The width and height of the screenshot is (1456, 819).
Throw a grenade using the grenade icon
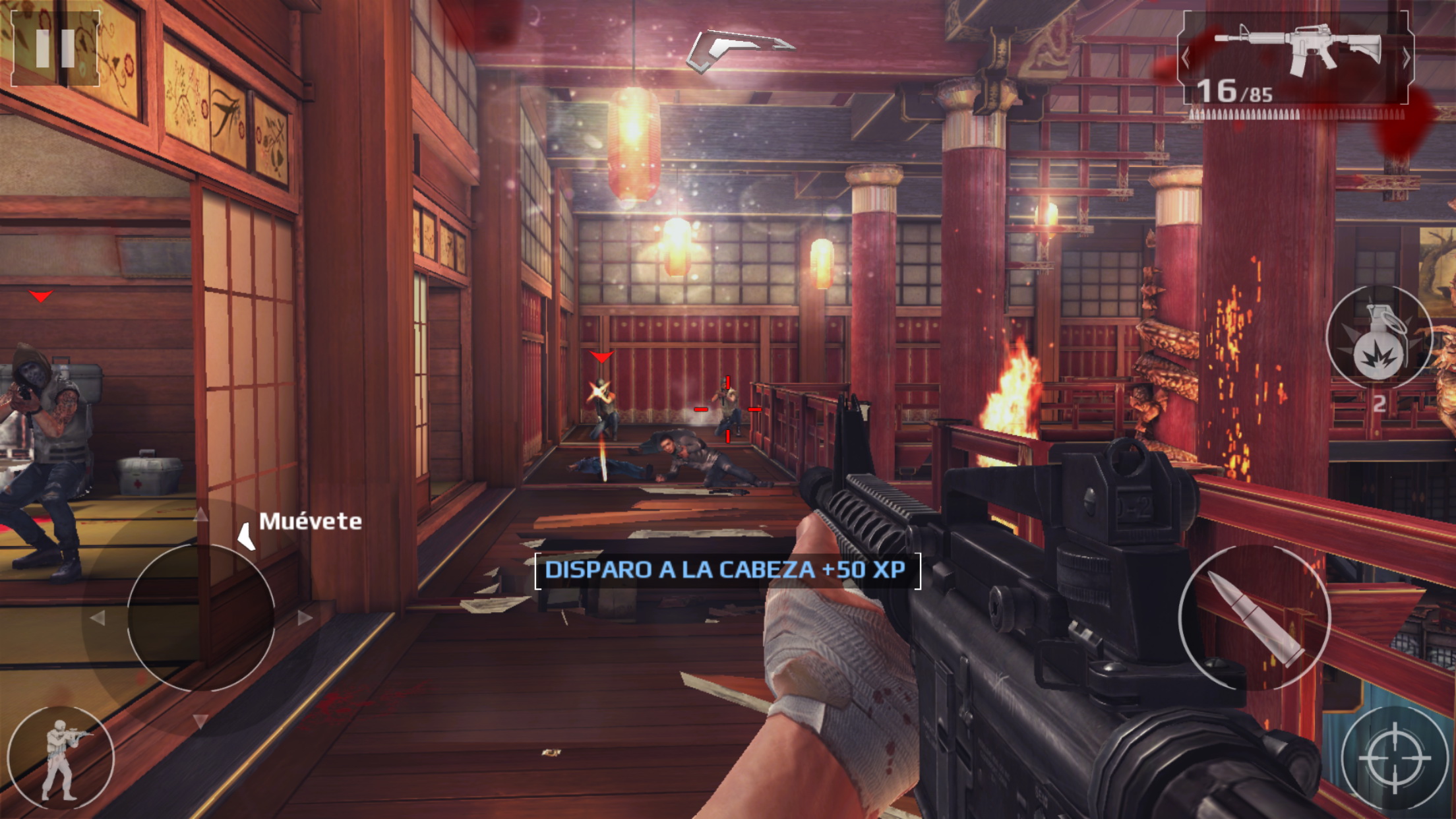[x=1378, y=337]
